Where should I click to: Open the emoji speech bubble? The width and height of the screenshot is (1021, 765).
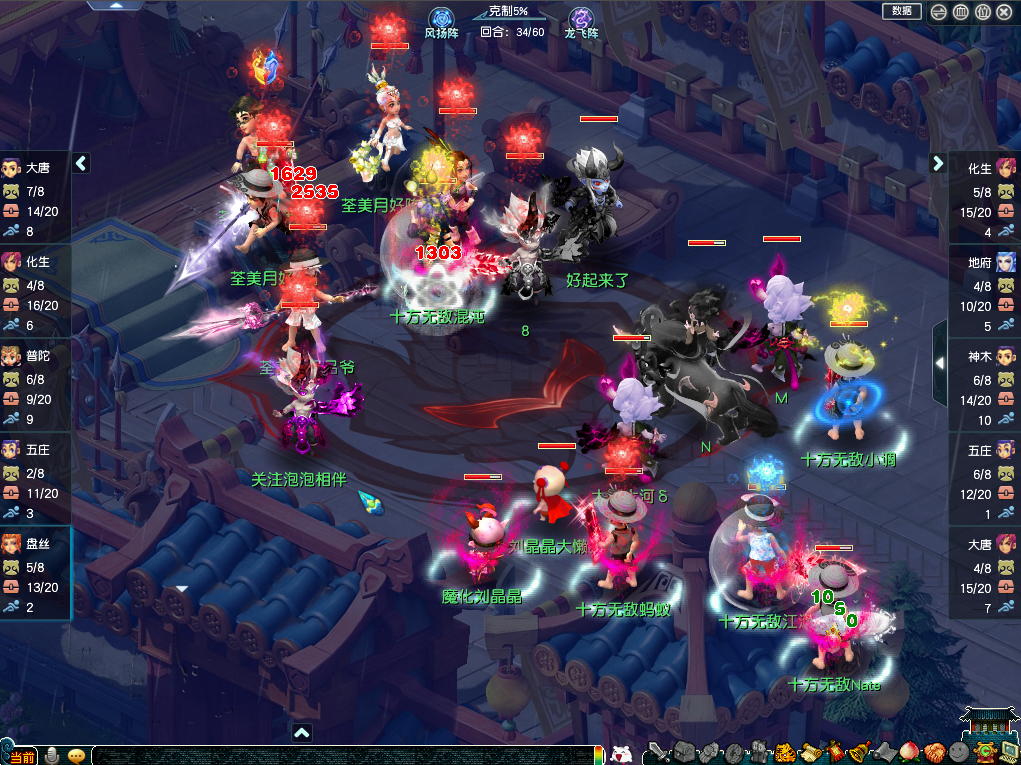[x=76, y=755]
